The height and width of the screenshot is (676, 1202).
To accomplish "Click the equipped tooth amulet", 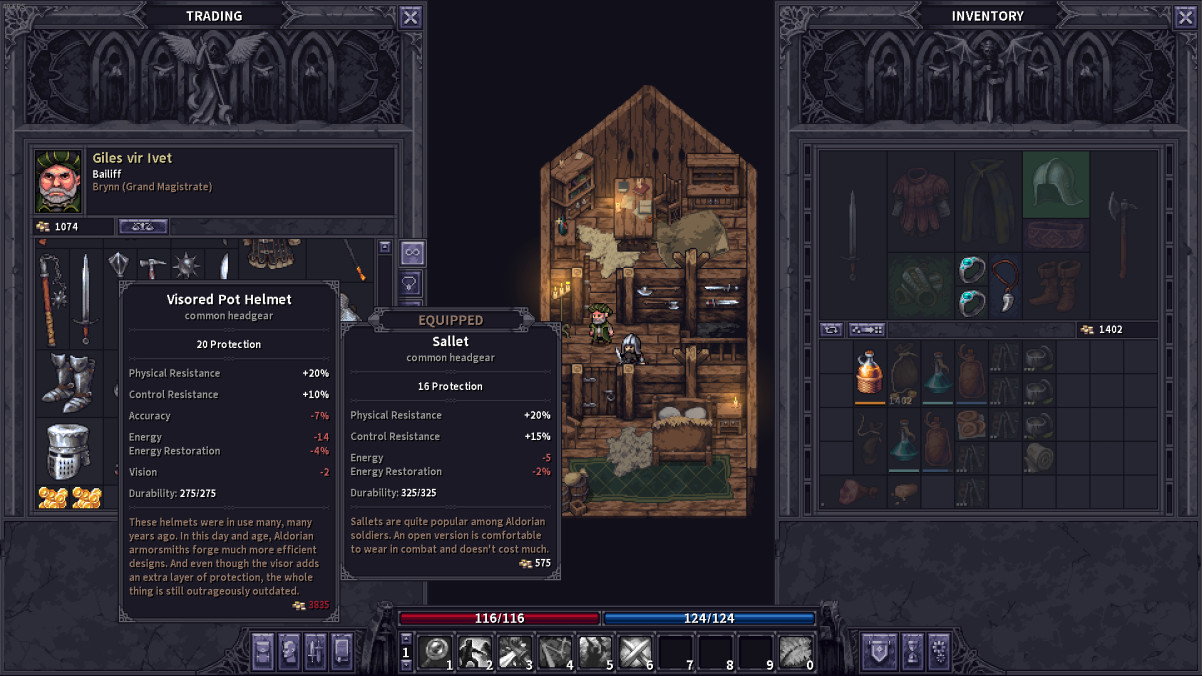I will click(1004, 285).
